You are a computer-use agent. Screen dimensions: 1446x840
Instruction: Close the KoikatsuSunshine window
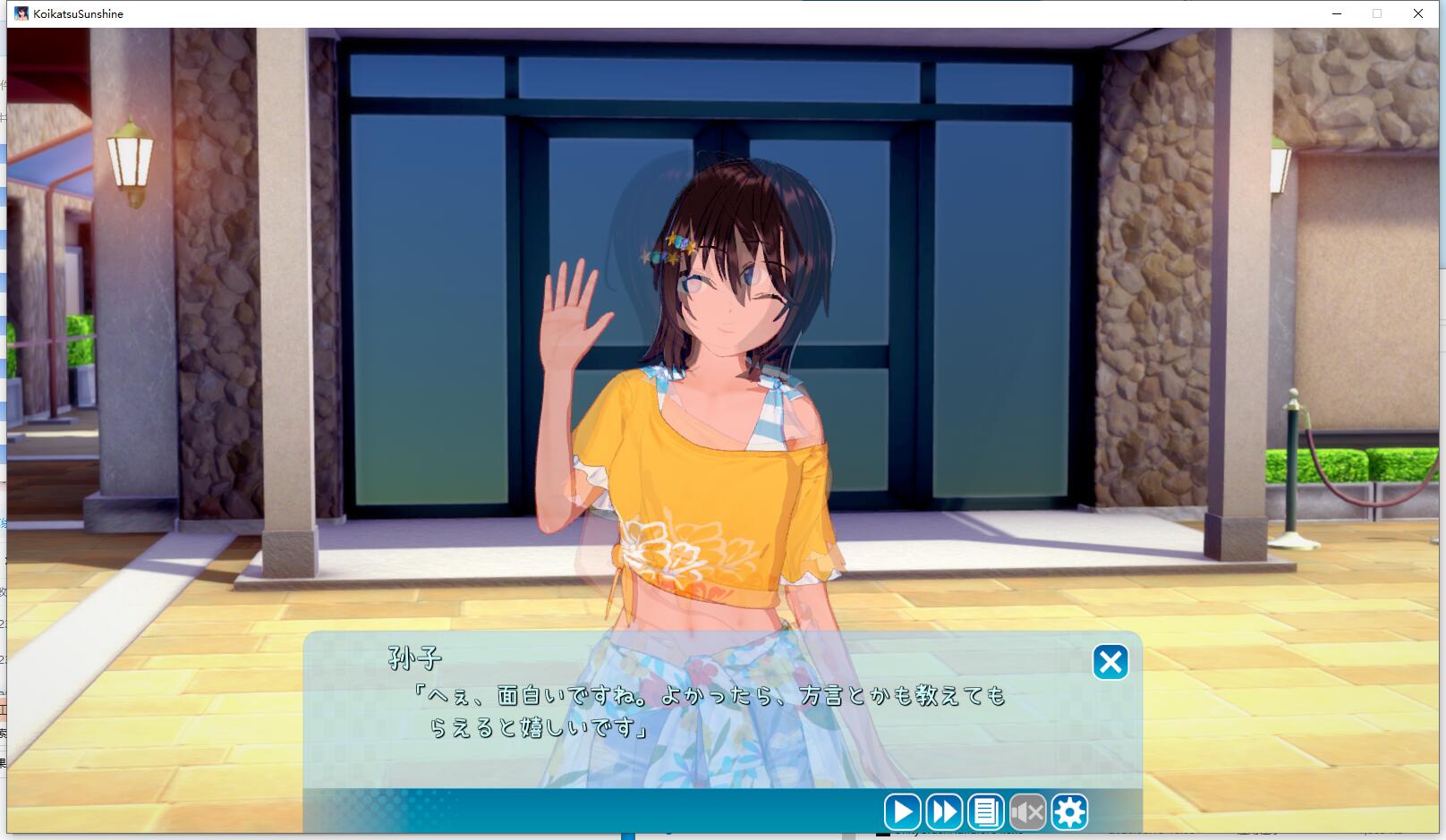click(x=1416, y=13)
